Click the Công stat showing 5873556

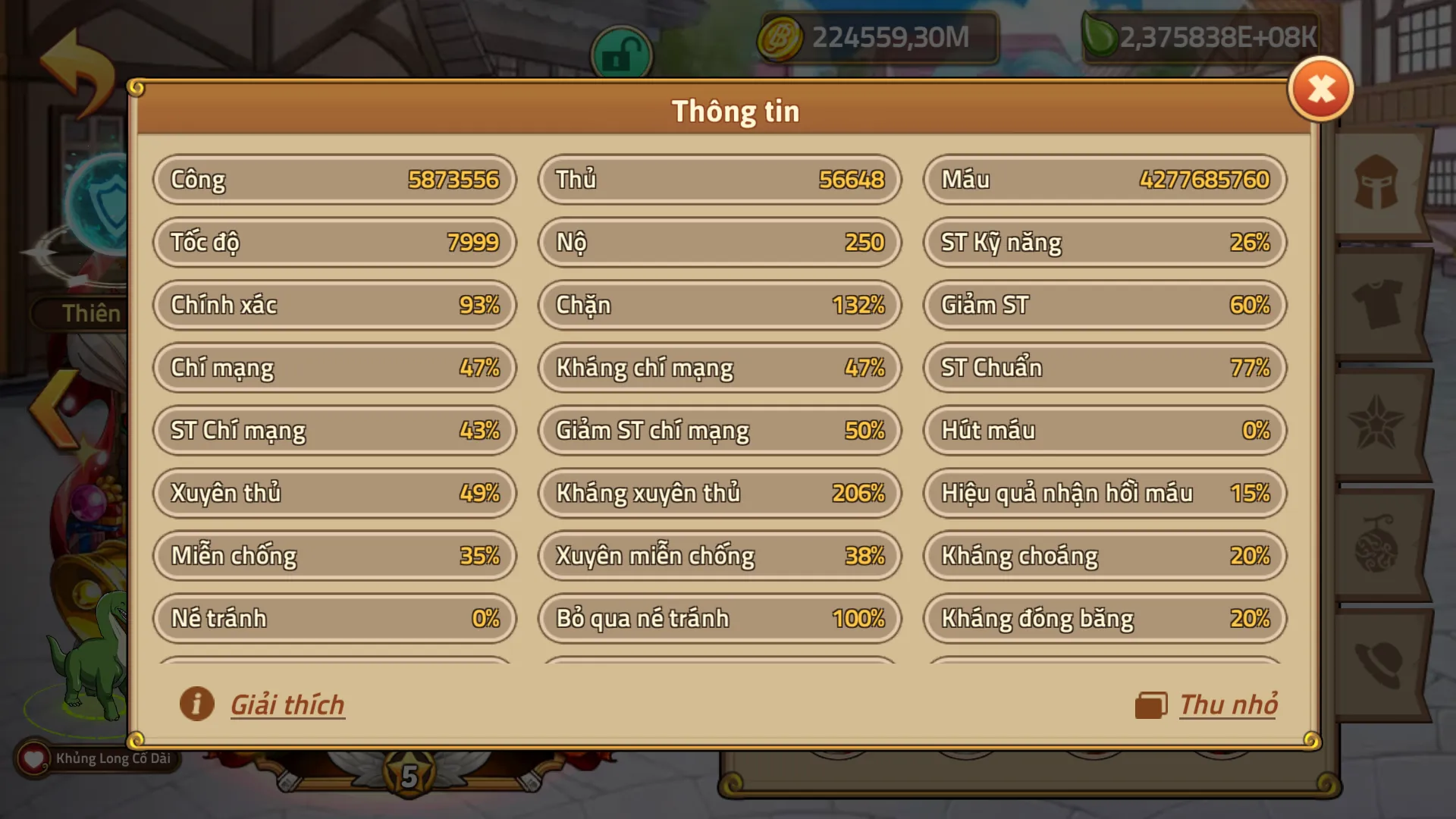pyautogui.click(x=334, y=180)
